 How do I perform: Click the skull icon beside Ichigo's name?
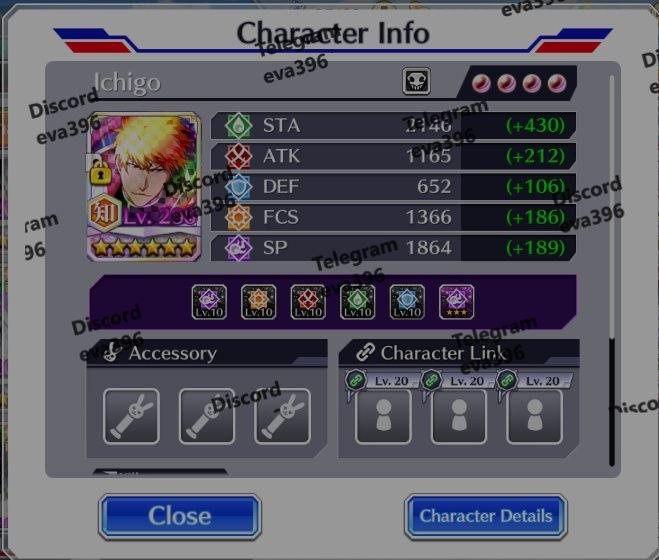click(x=416, y=82)
